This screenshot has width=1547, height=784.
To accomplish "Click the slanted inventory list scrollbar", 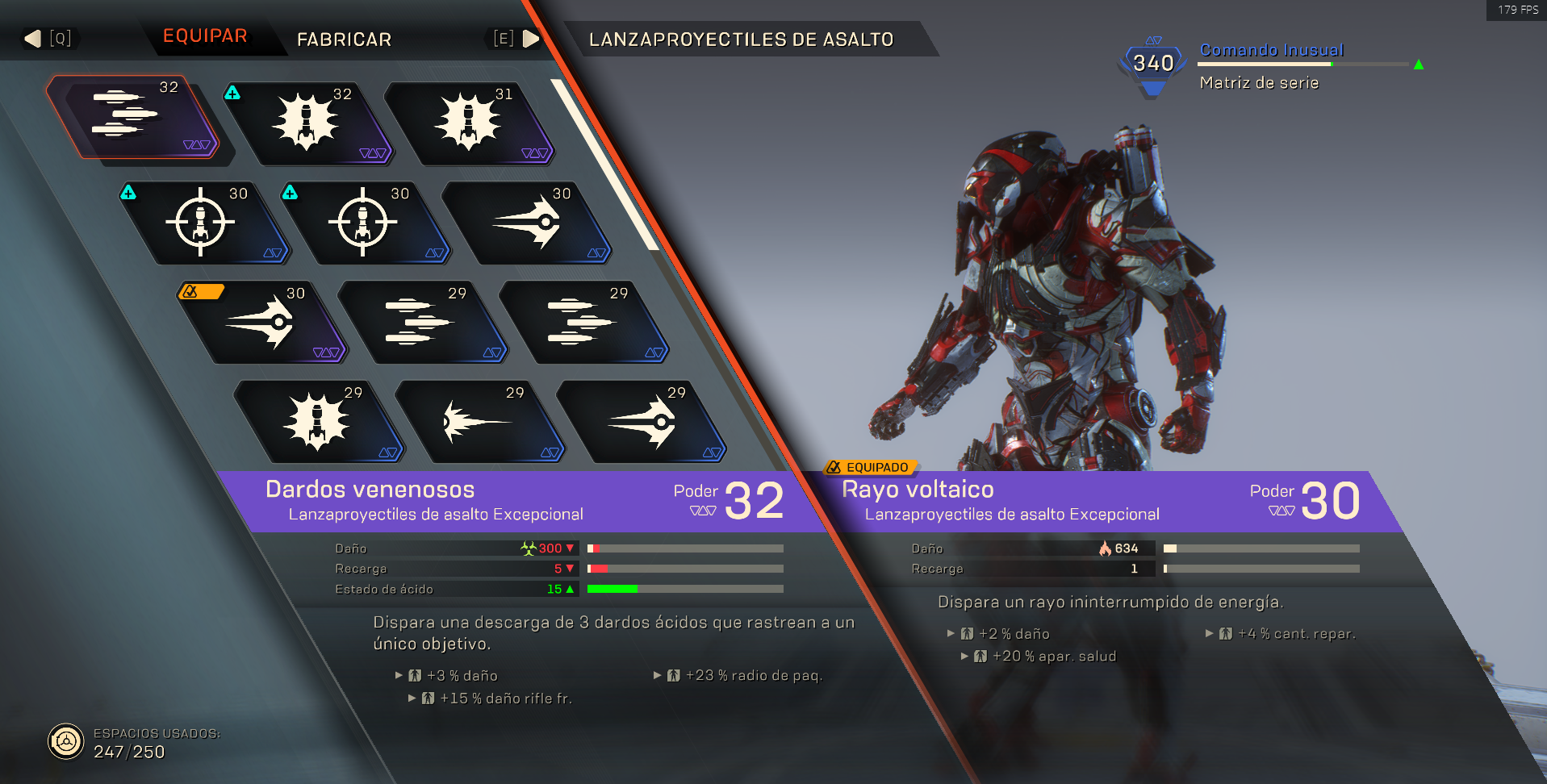I will [607, 167].
